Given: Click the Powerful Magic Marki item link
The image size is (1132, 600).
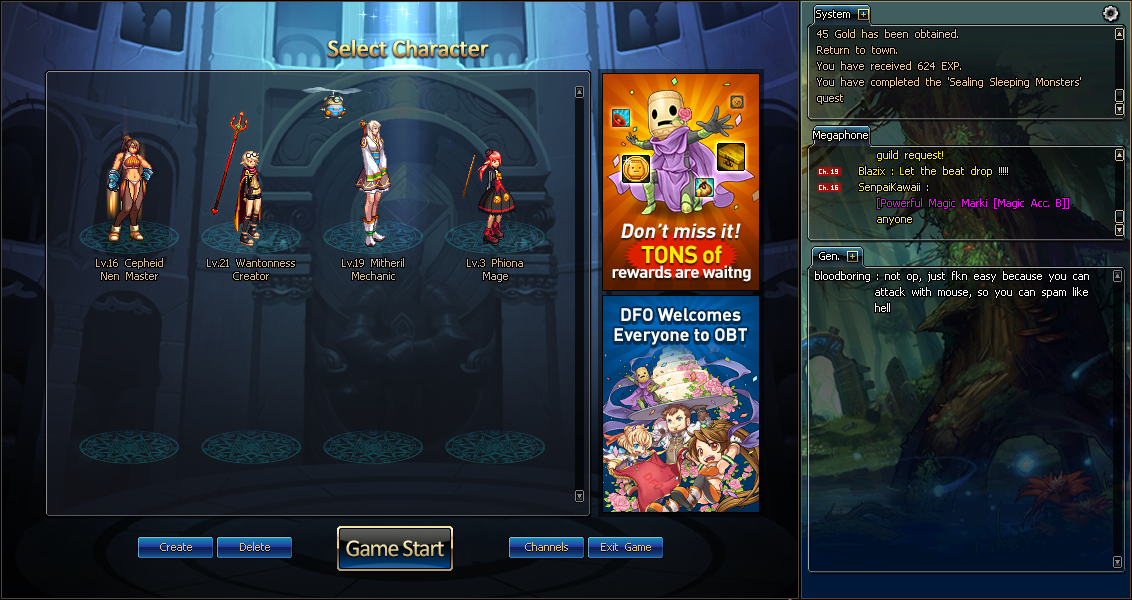Looking at the screenshot, I should coord(973,203).
